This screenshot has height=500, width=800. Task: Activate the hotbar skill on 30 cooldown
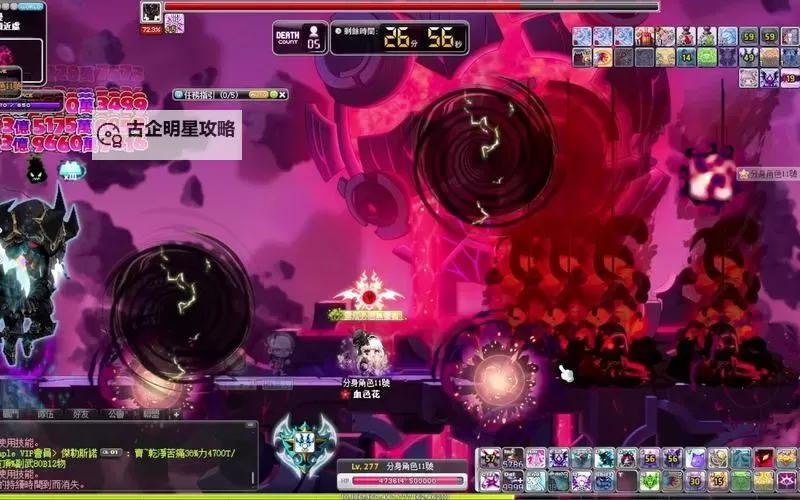[x=696, y=481]
